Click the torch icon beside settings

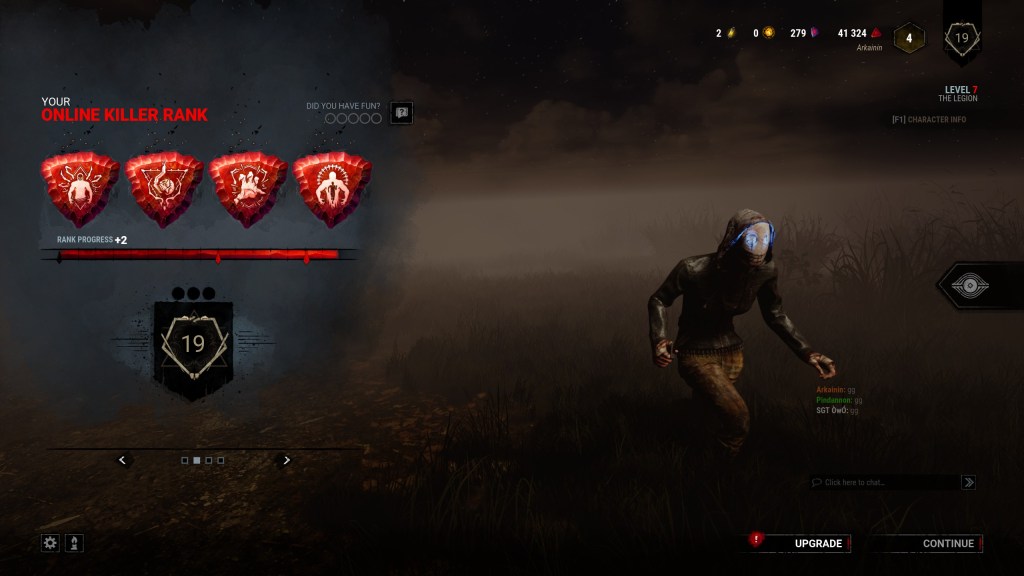[x=74, y=543]
